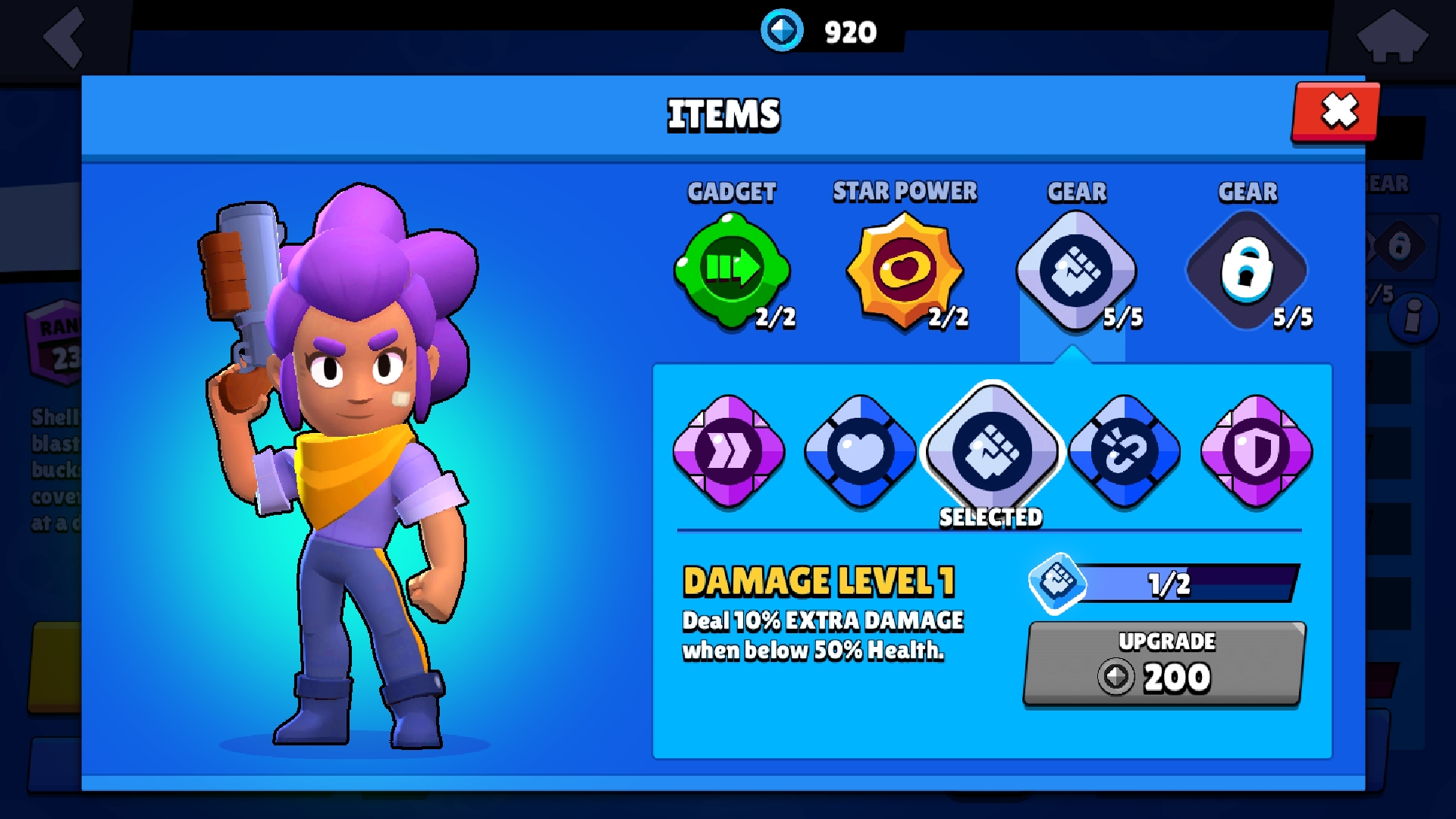Open the equipped Damage Gear icon
1456x819 pixels.
tap(1075, 271)
